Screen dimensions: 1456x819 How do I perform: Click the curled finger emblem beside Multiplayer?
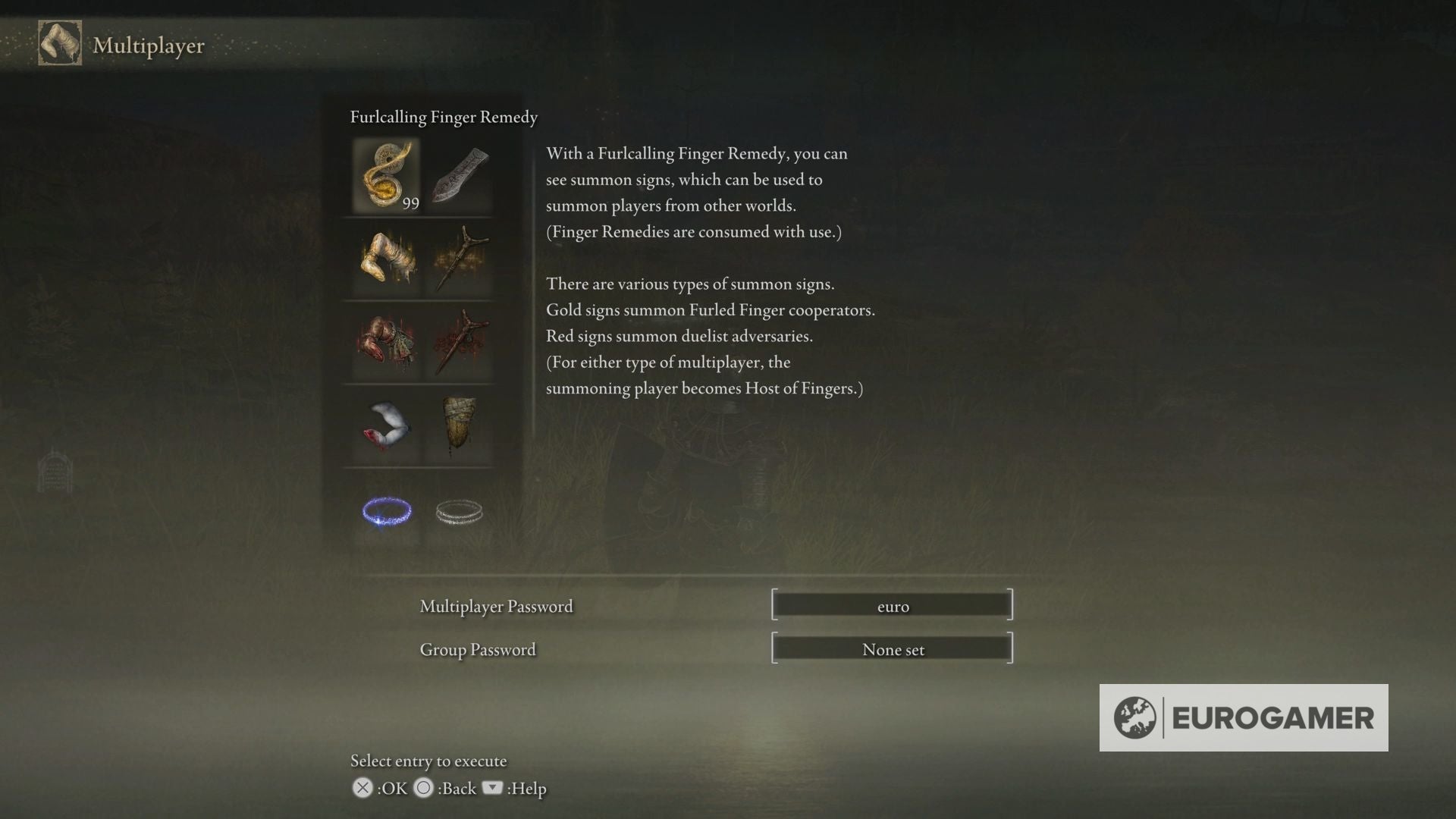click(59, 43)
